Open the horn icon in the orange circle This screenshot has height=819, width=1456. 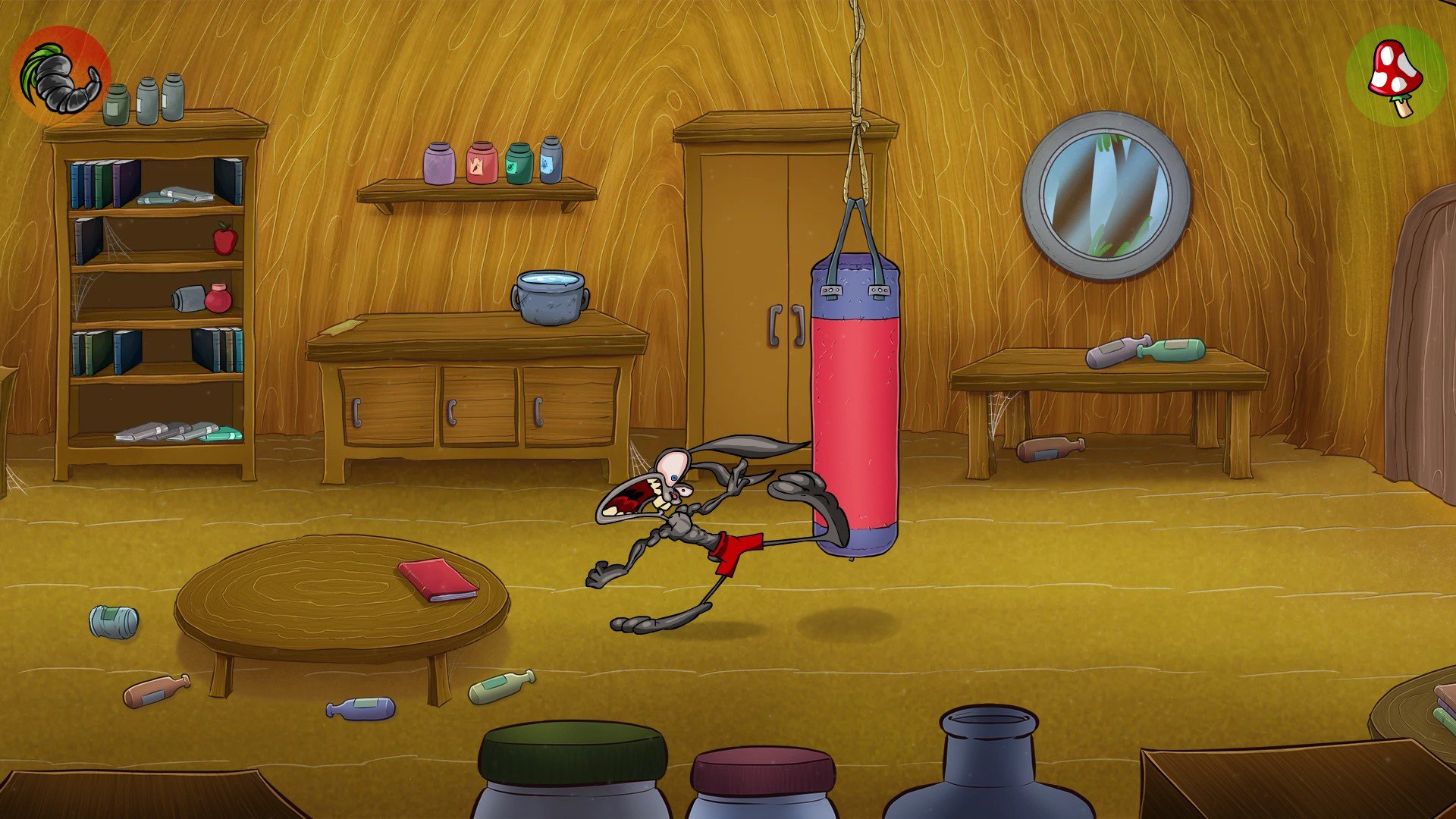click(x=61, y=76)
